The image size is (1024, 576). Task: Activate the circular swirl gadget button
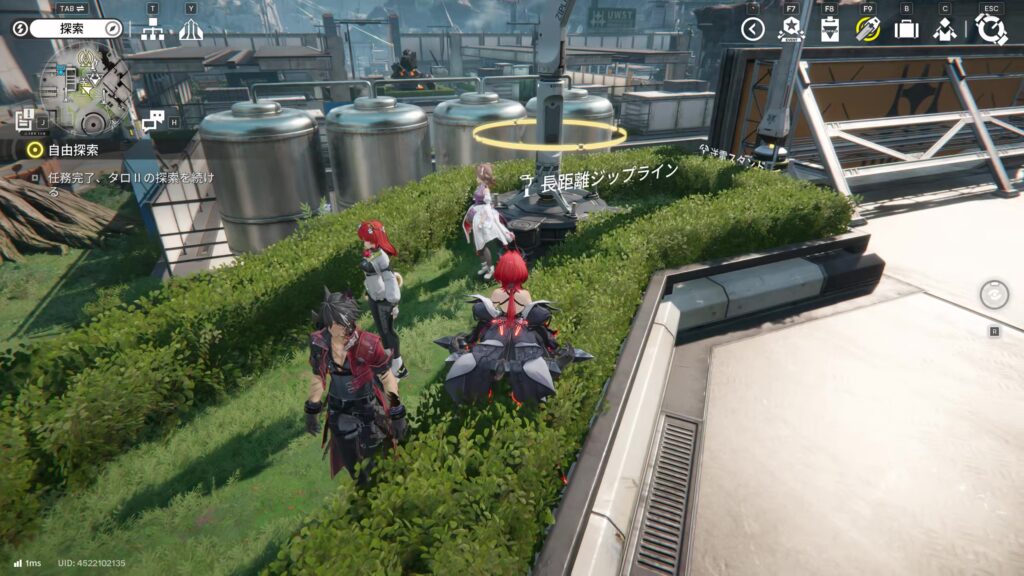click(994, 294)
